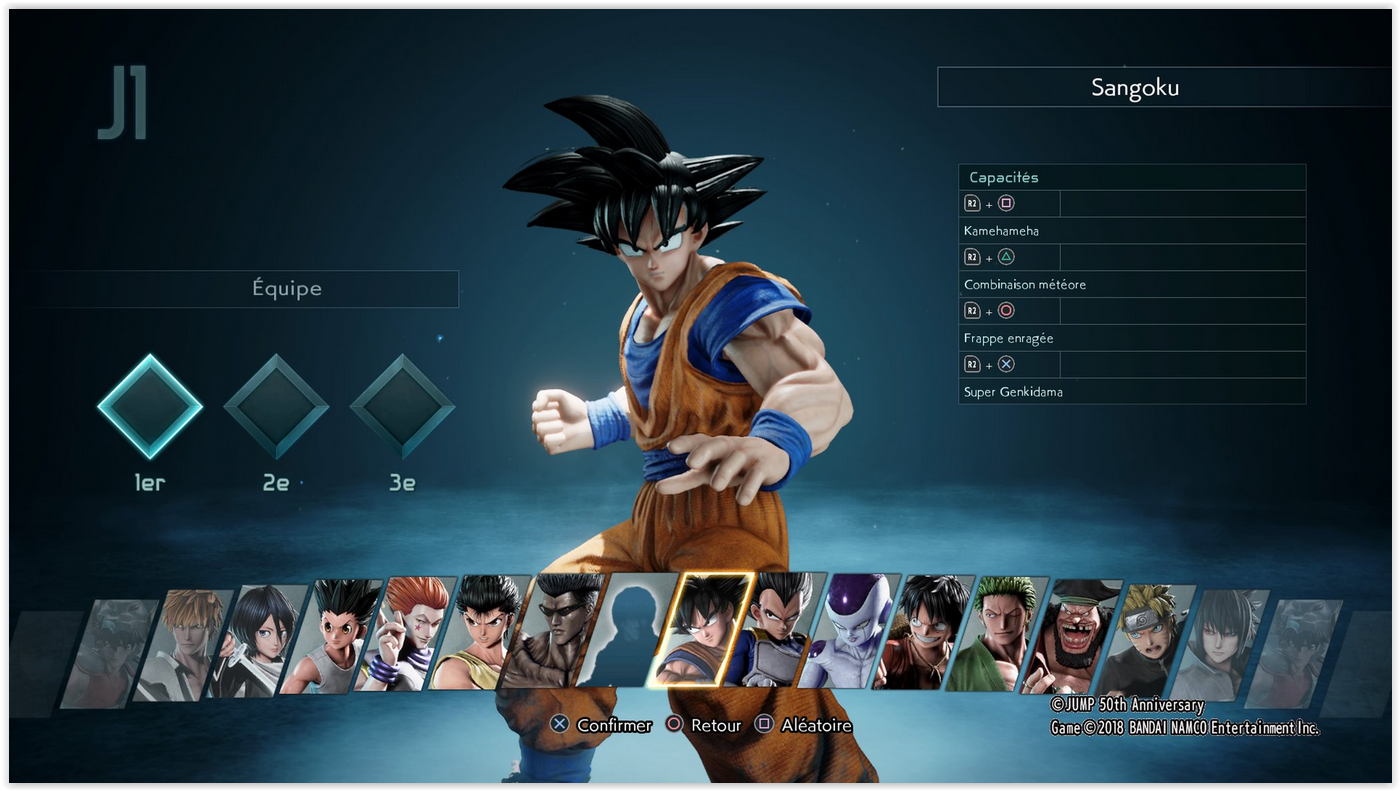Select Toguro's sunglasses portrait

coord(553,630)
